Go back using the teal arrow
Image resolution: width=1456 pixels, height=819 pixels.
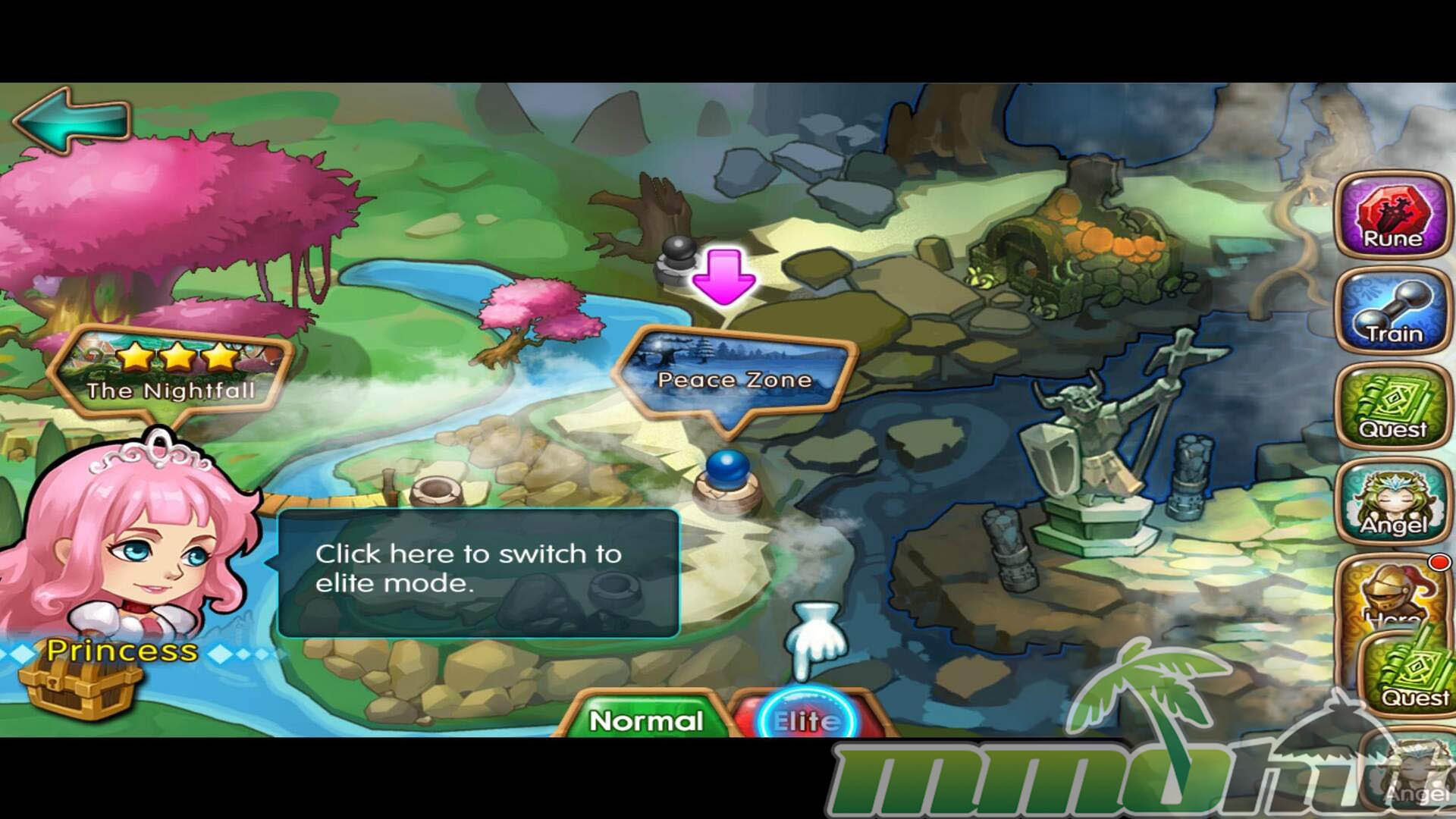click(72, 119)
